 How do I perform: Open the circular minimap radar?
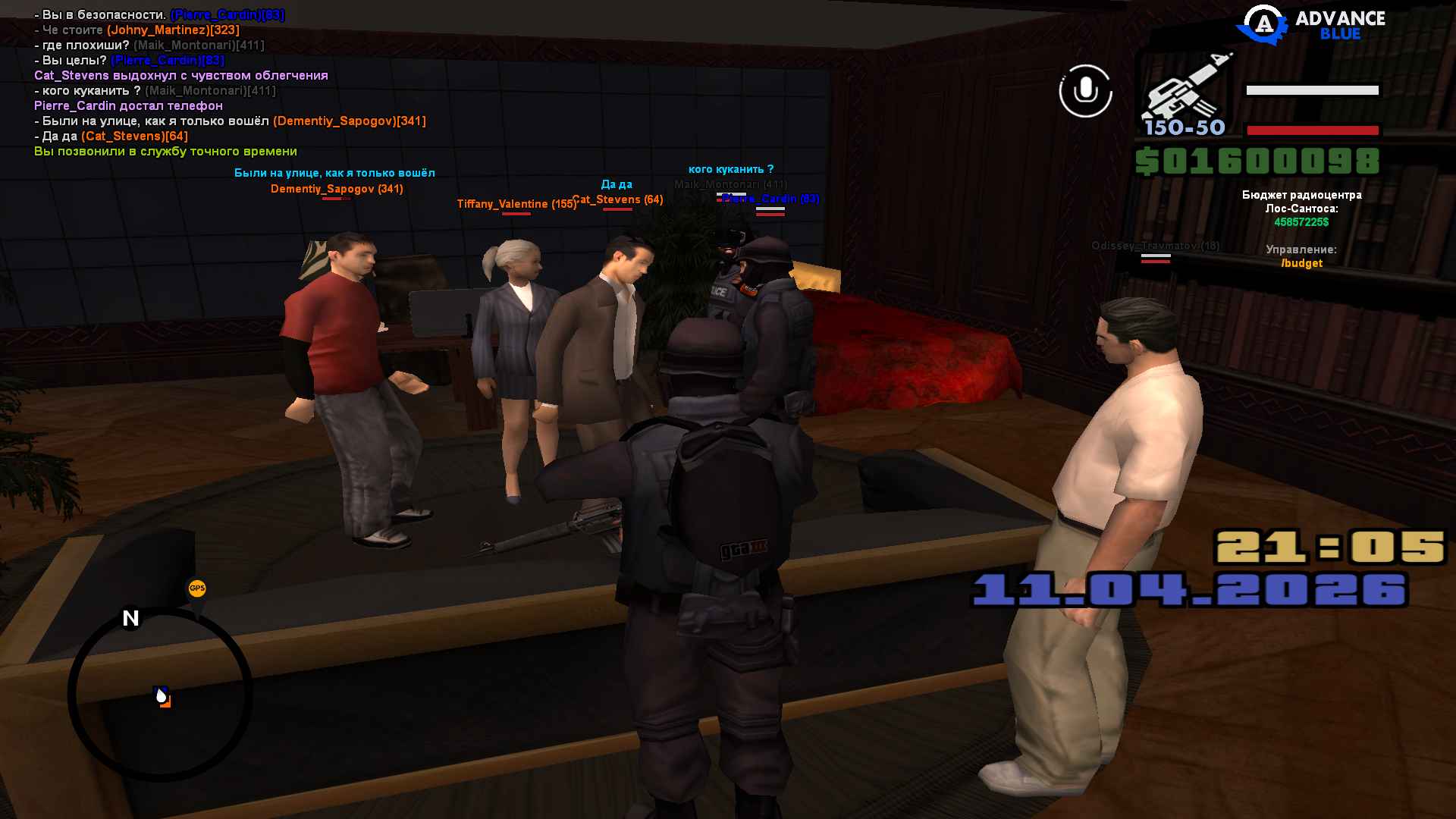click(x=160, y=694)
